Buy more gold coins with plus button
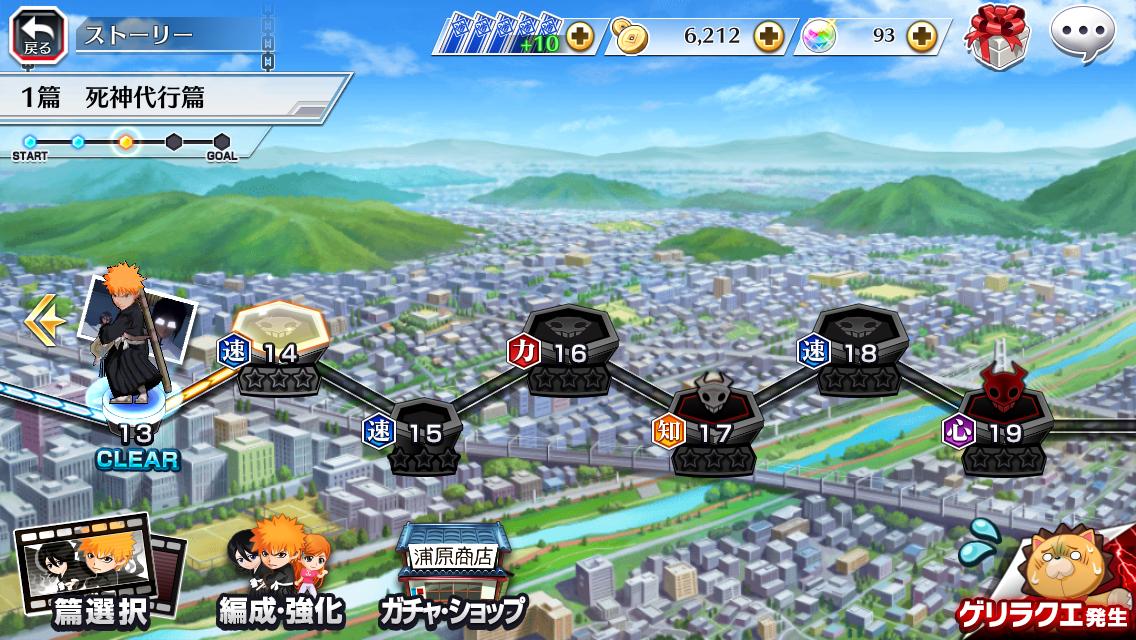The width and height of the screenshot is (1136, 640). (x=769, y=37)
